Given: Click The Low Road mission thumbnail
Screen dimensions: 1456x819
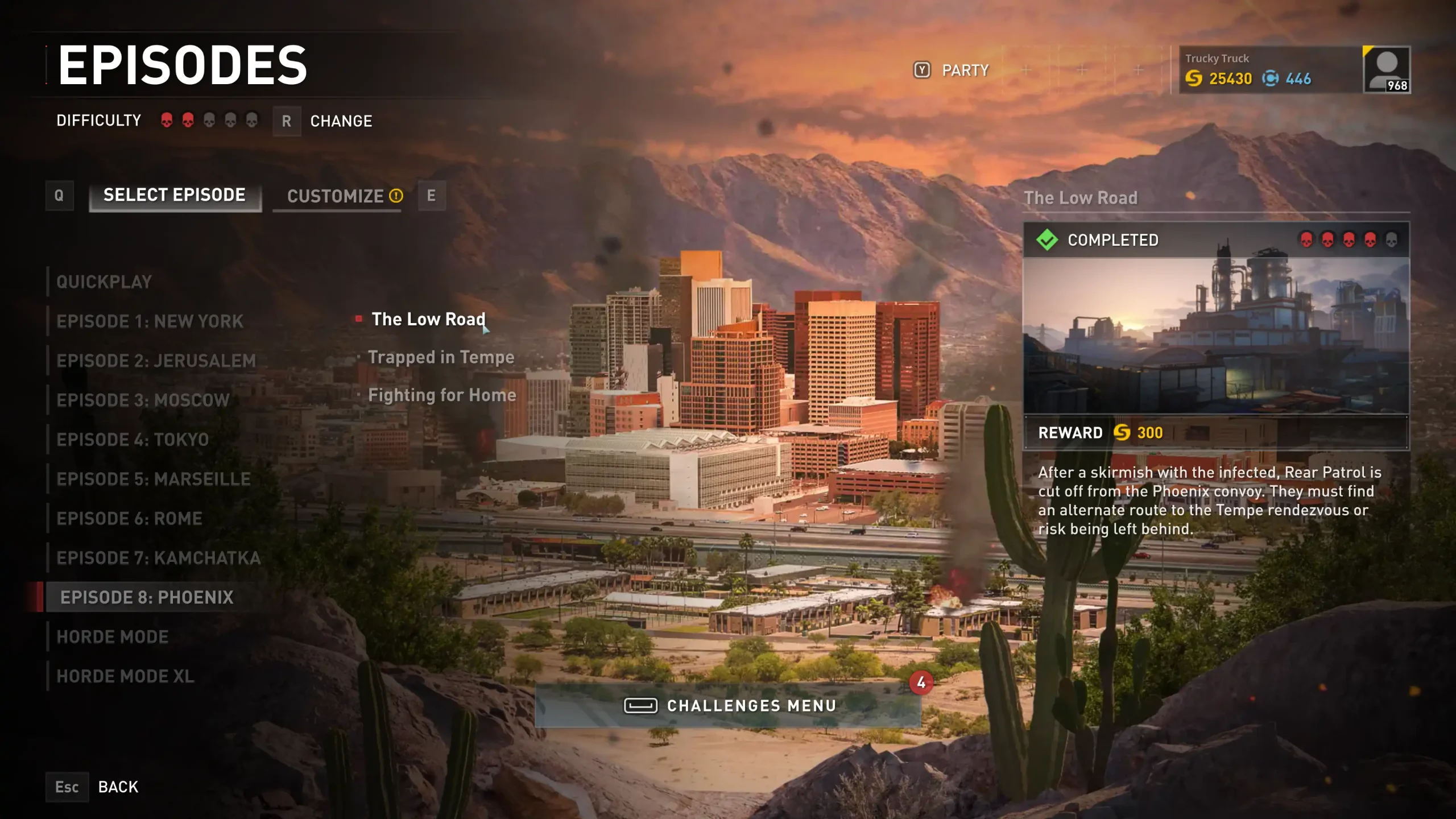Looking at the screenshot, I should 1216,336.
